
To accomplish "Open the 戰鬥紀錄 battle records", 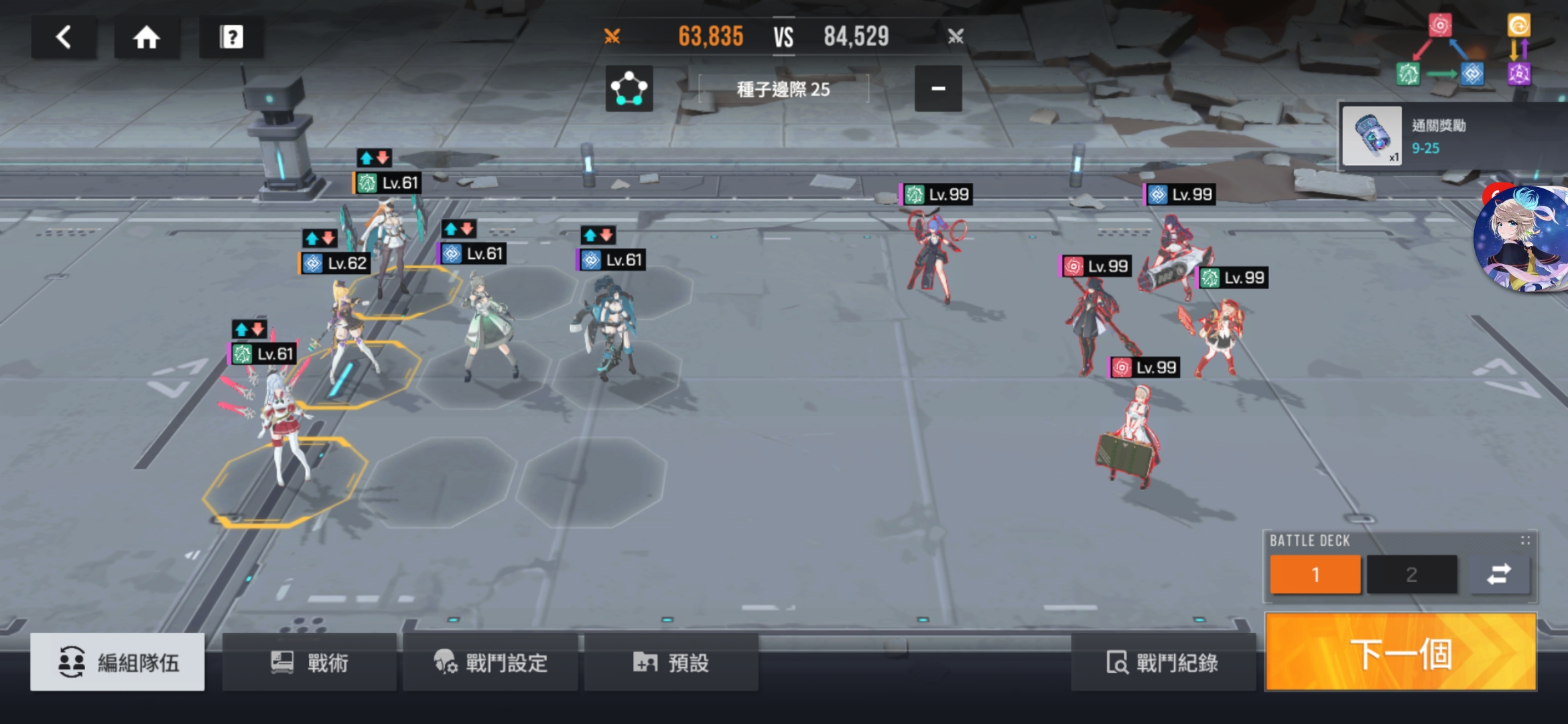I will tap(1163, 663).
